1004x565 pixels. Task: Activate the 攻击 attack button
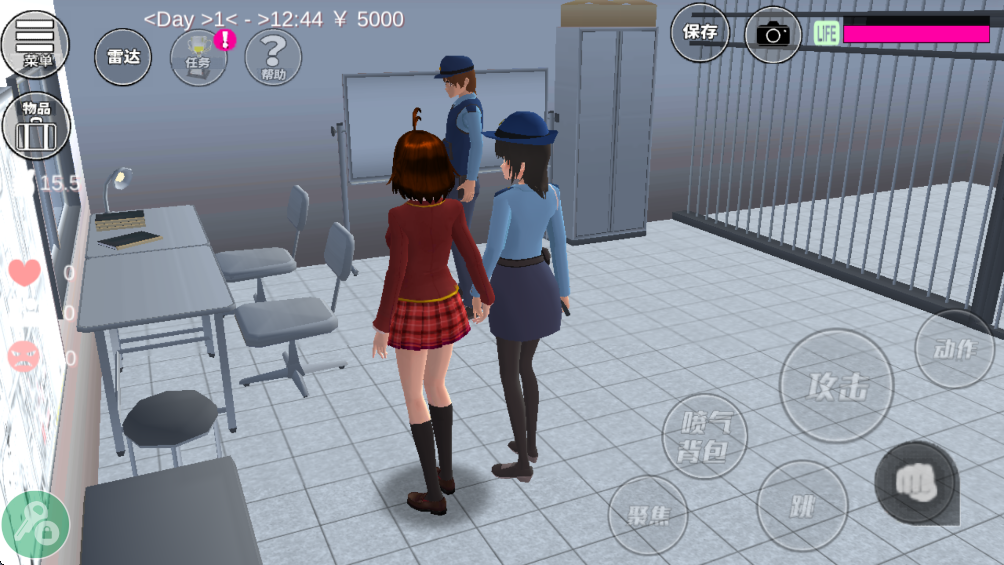point(836,385)
